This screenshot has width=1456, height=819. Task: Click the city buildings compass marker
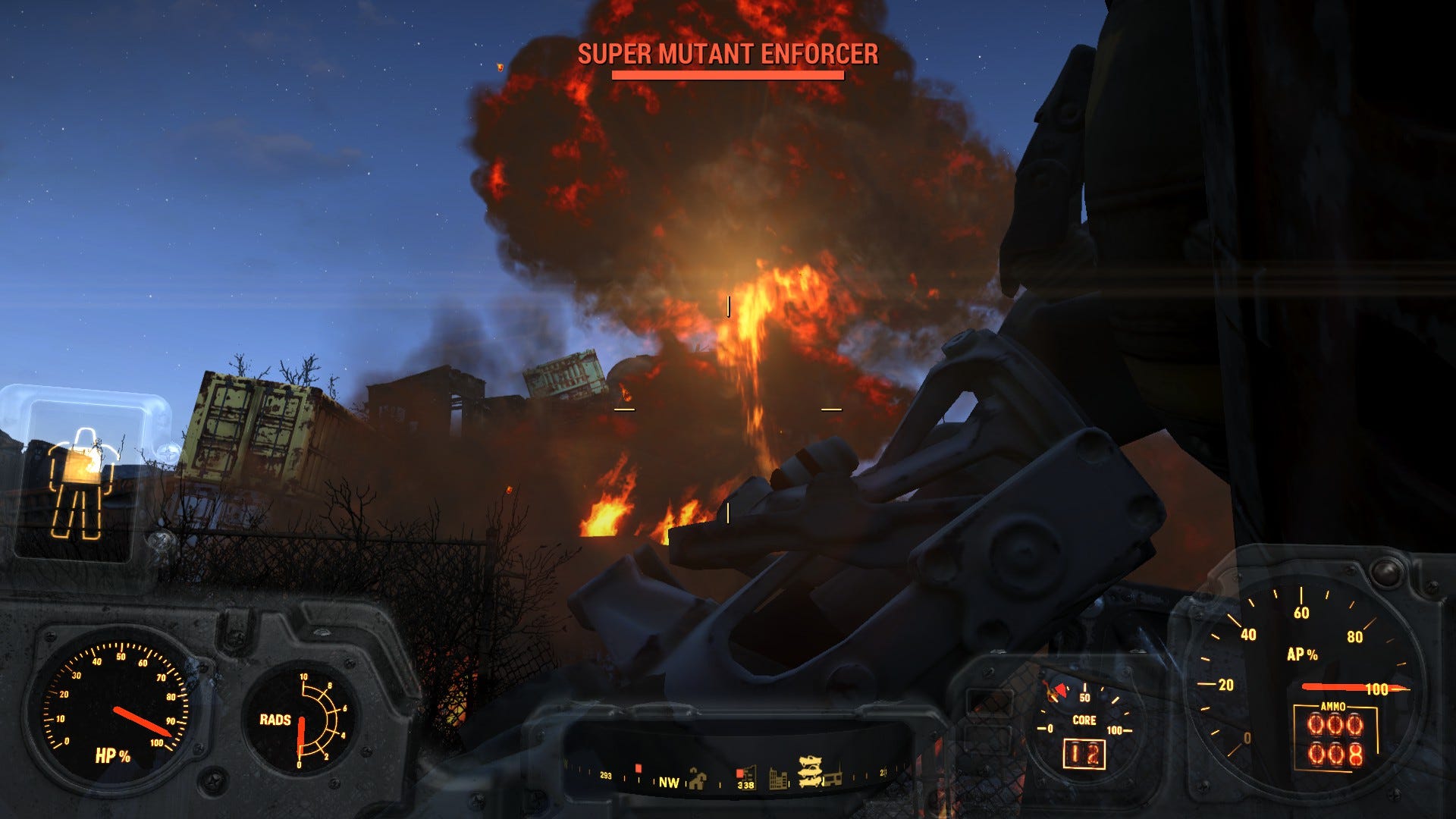pos(778,779)
